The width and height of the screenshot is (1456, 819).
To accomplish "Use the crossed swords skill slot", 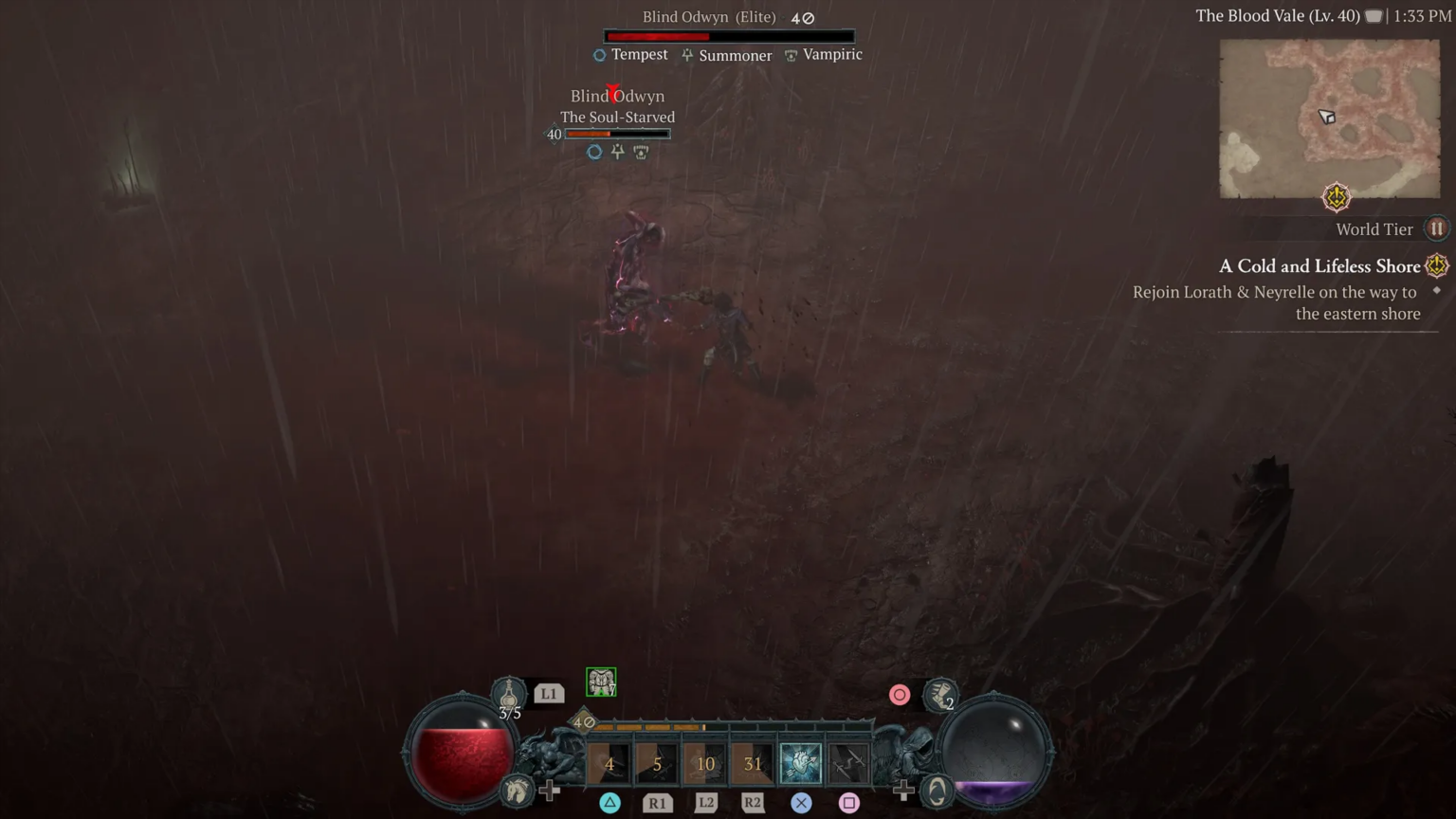I will point(848,763).
